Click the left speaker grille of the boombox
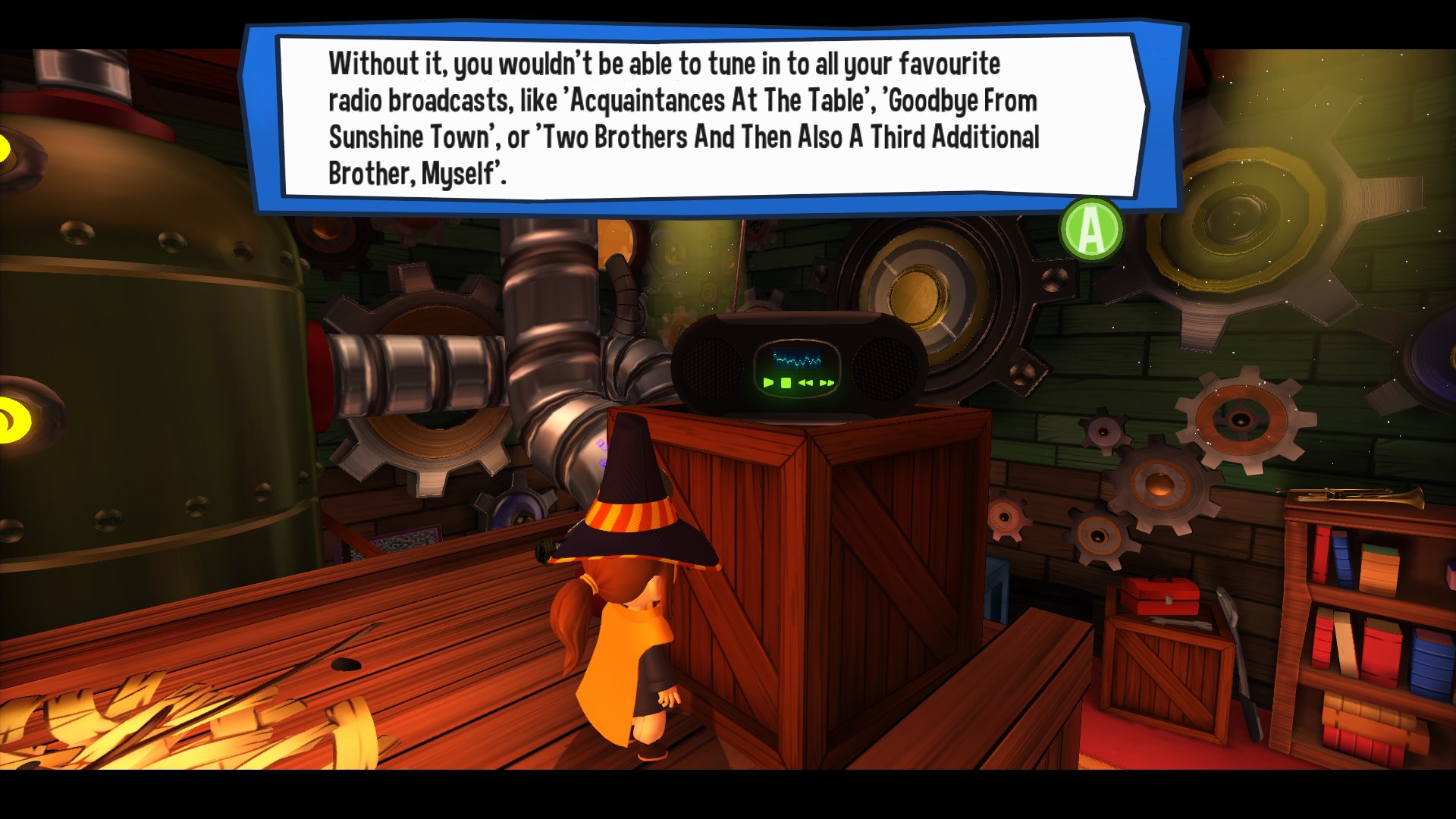The height and width of the screenshot is (819, 1456). click(x=713, y=369)
